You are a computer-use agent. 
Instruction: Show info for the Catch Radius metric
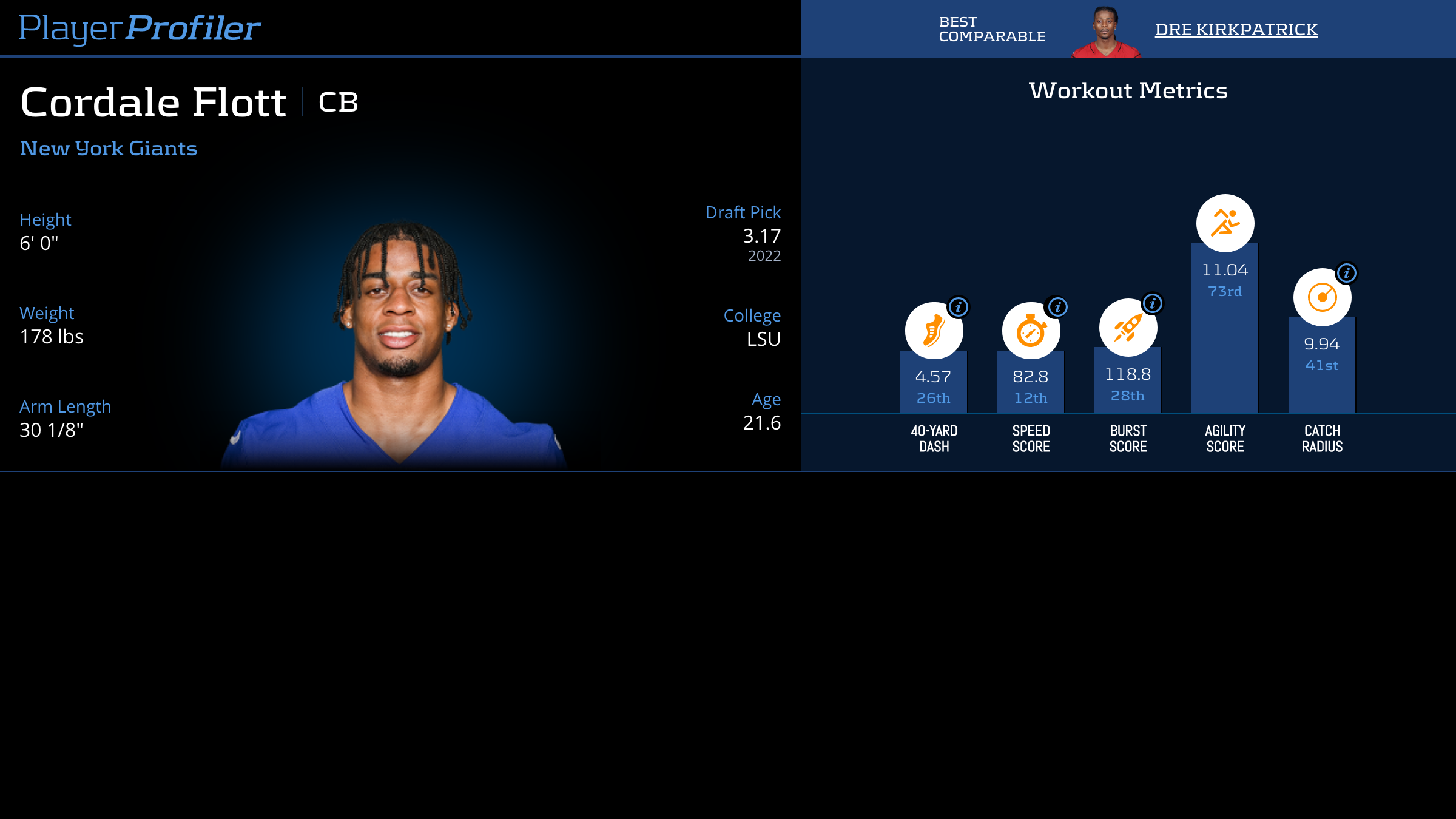pos(1347,273)
